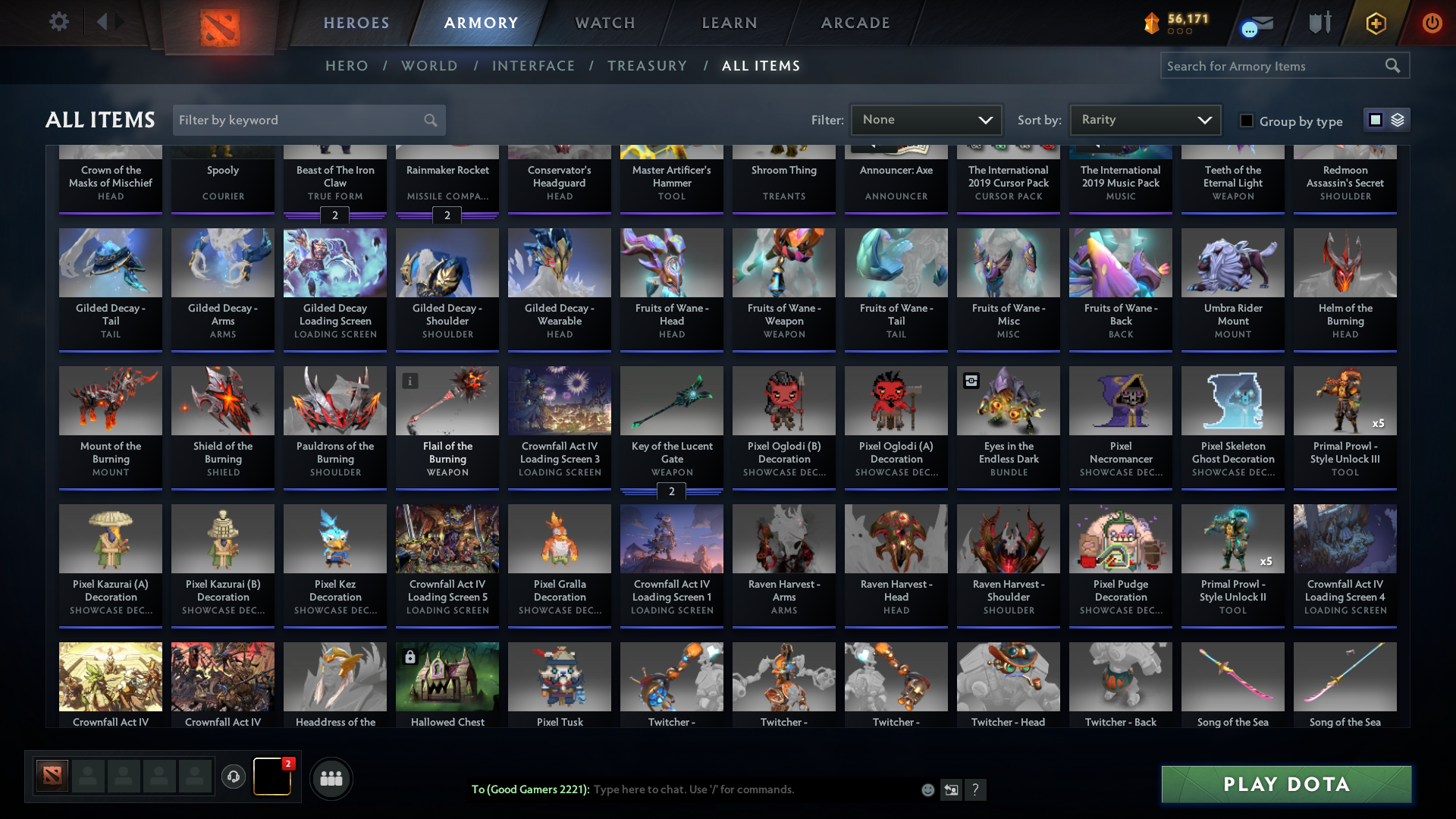Click the emoticon icon in chat bar
Screen dimensions: 1456x819
coord(927,789)
